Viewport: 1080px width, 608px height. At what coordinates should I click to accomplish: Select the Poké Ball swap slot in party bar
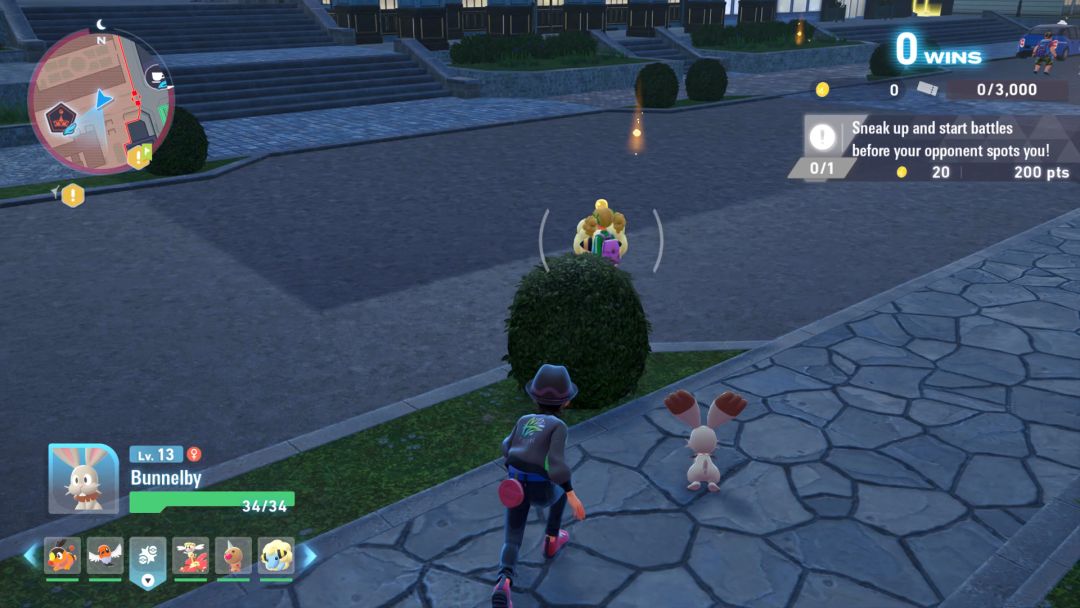(x=148, y=557)
